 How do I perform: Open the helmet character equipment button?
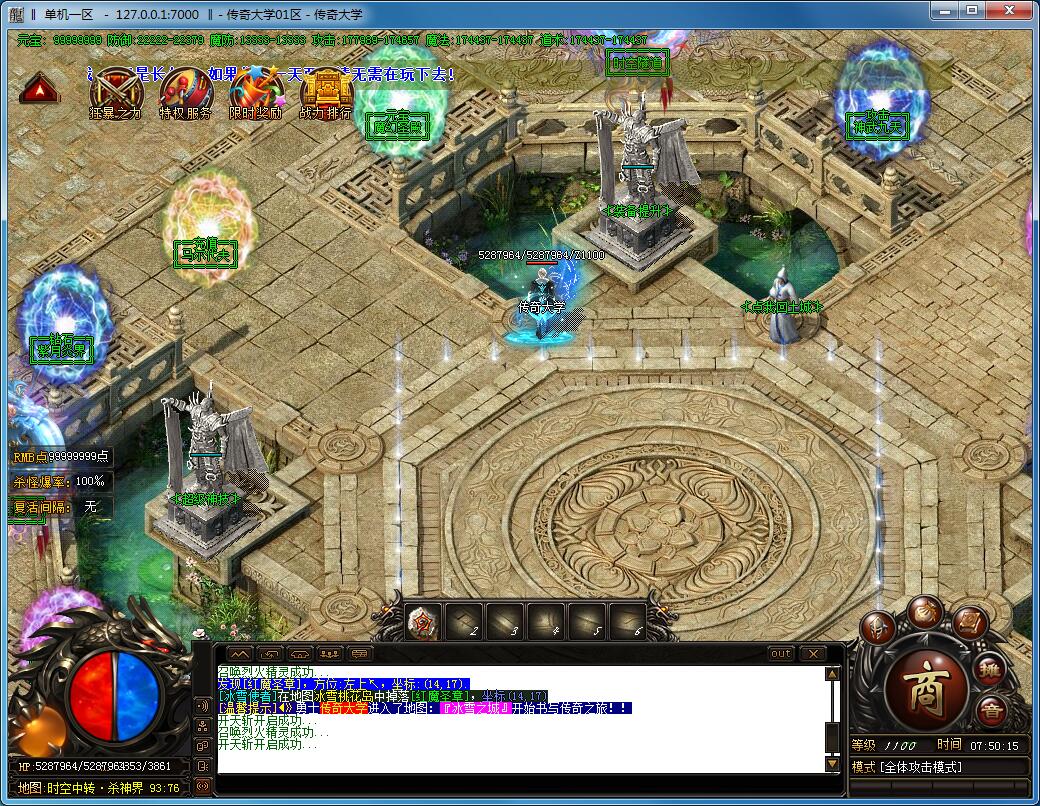click(x=877, y=630)
